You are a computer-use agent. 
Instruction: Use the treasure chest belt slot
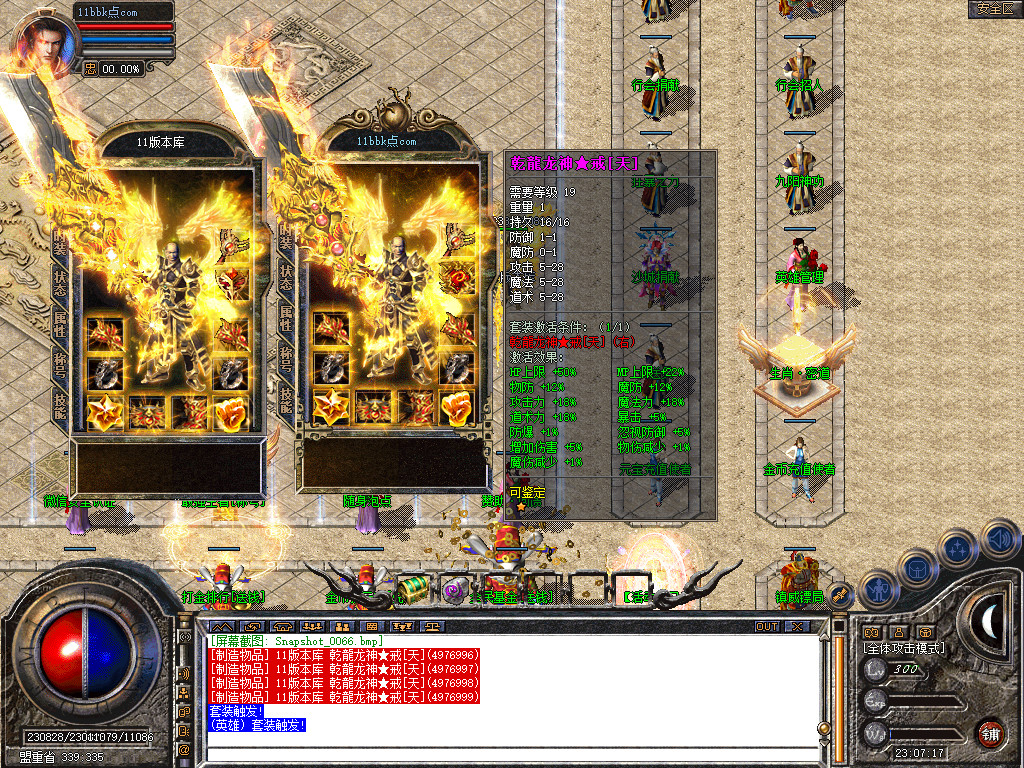pos(412,589)
